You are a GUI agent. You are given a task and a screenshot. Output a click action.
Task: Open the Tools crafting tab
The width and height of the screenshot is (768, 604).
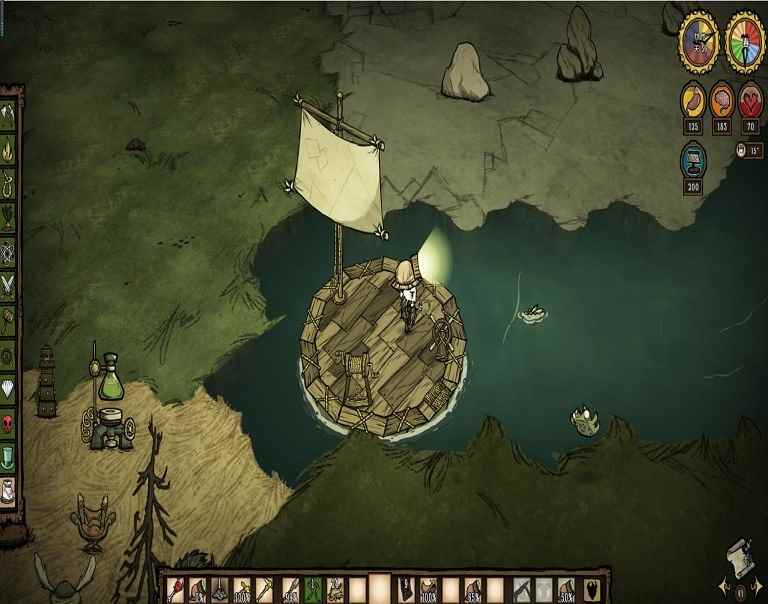10,114
